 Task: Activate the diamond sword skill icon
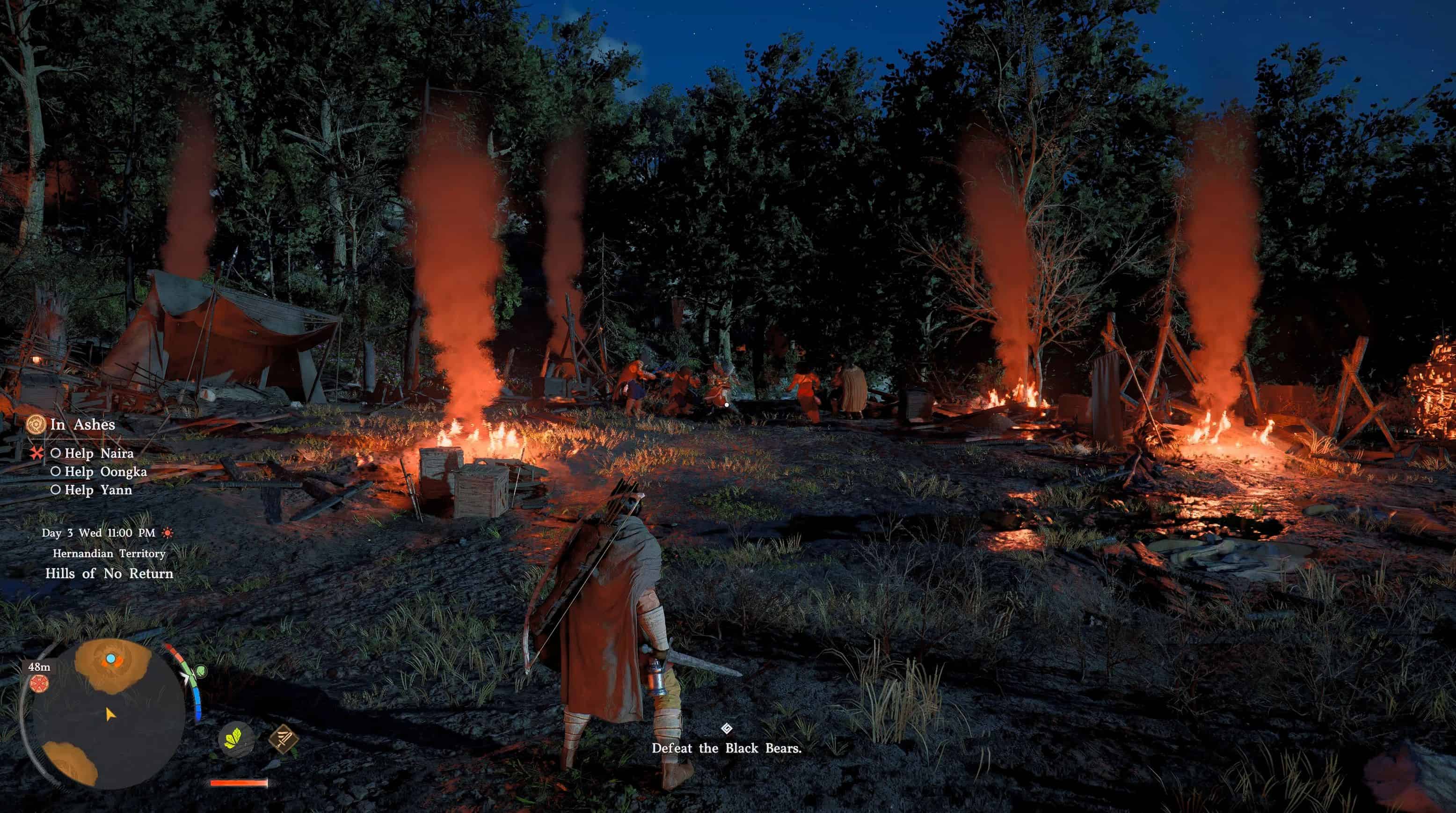[x=283, y=739]
